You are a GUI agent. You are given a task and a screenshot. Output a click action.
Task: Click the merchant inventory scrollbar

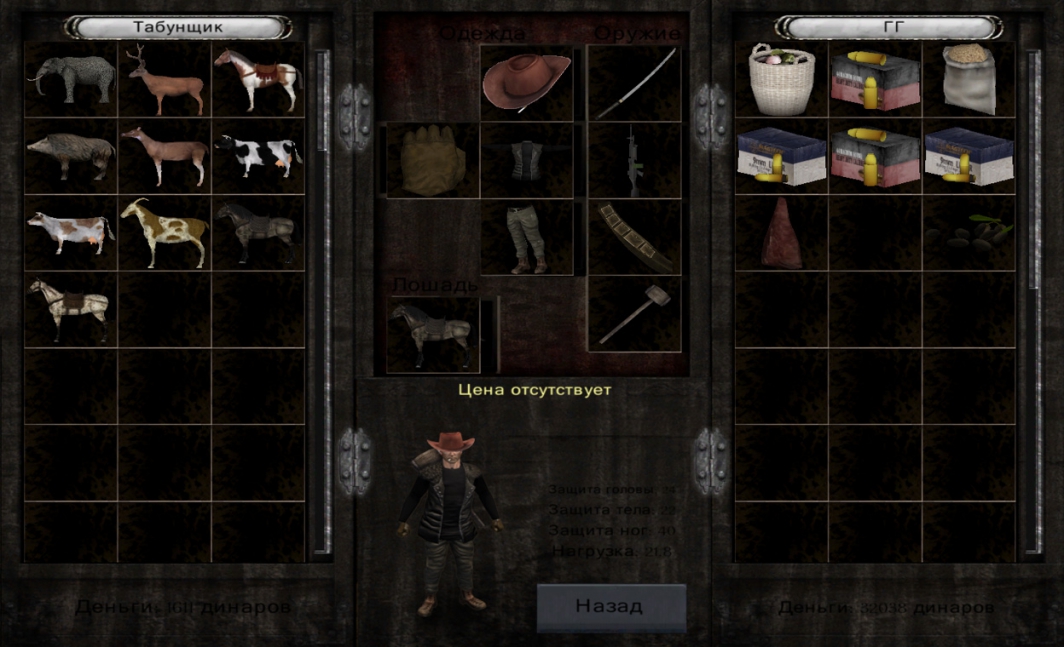pyautogui.click(x=322, y=300)
